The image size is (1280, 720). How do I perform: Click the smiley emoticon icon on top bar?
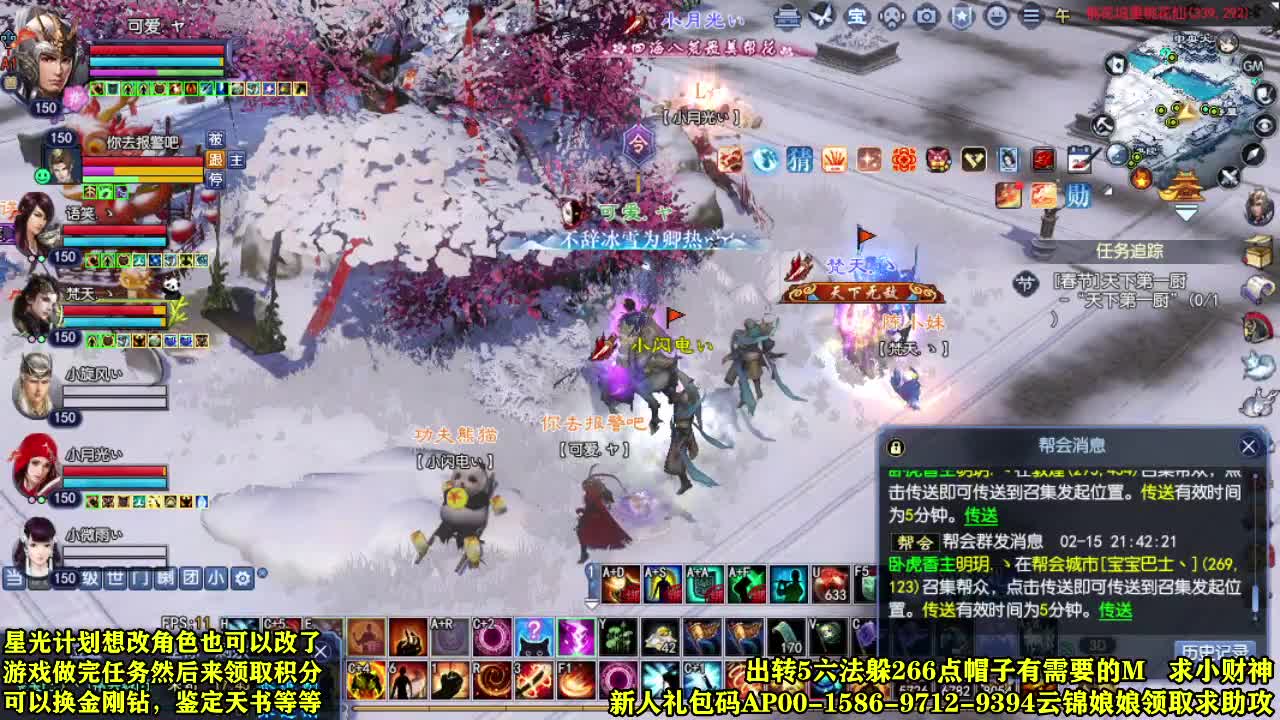pyautogui.click(x=997, y=17)
